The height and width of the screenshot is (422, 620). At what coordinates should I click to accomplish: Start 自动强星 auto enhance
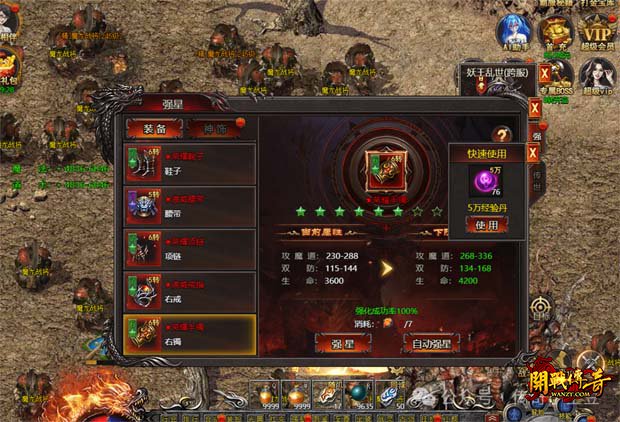click(432, 343)
